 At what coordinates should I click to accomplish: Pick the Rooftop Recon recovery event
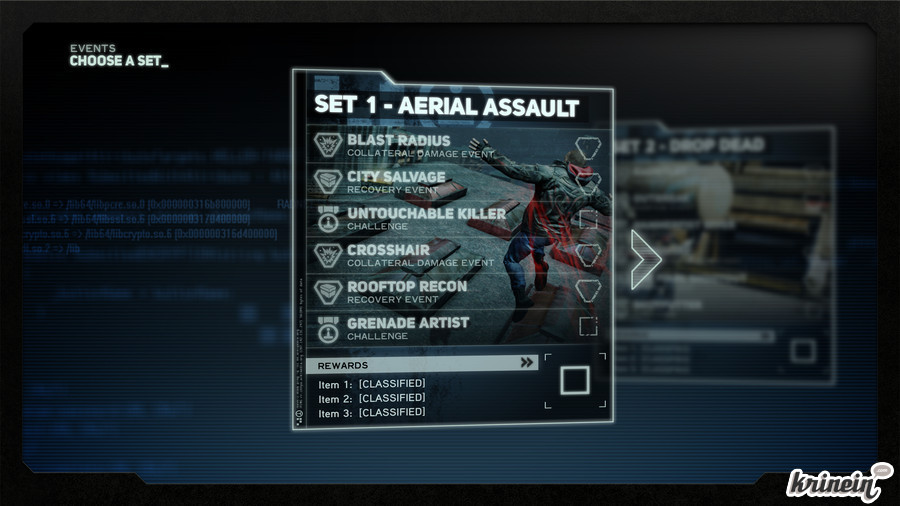406,291
